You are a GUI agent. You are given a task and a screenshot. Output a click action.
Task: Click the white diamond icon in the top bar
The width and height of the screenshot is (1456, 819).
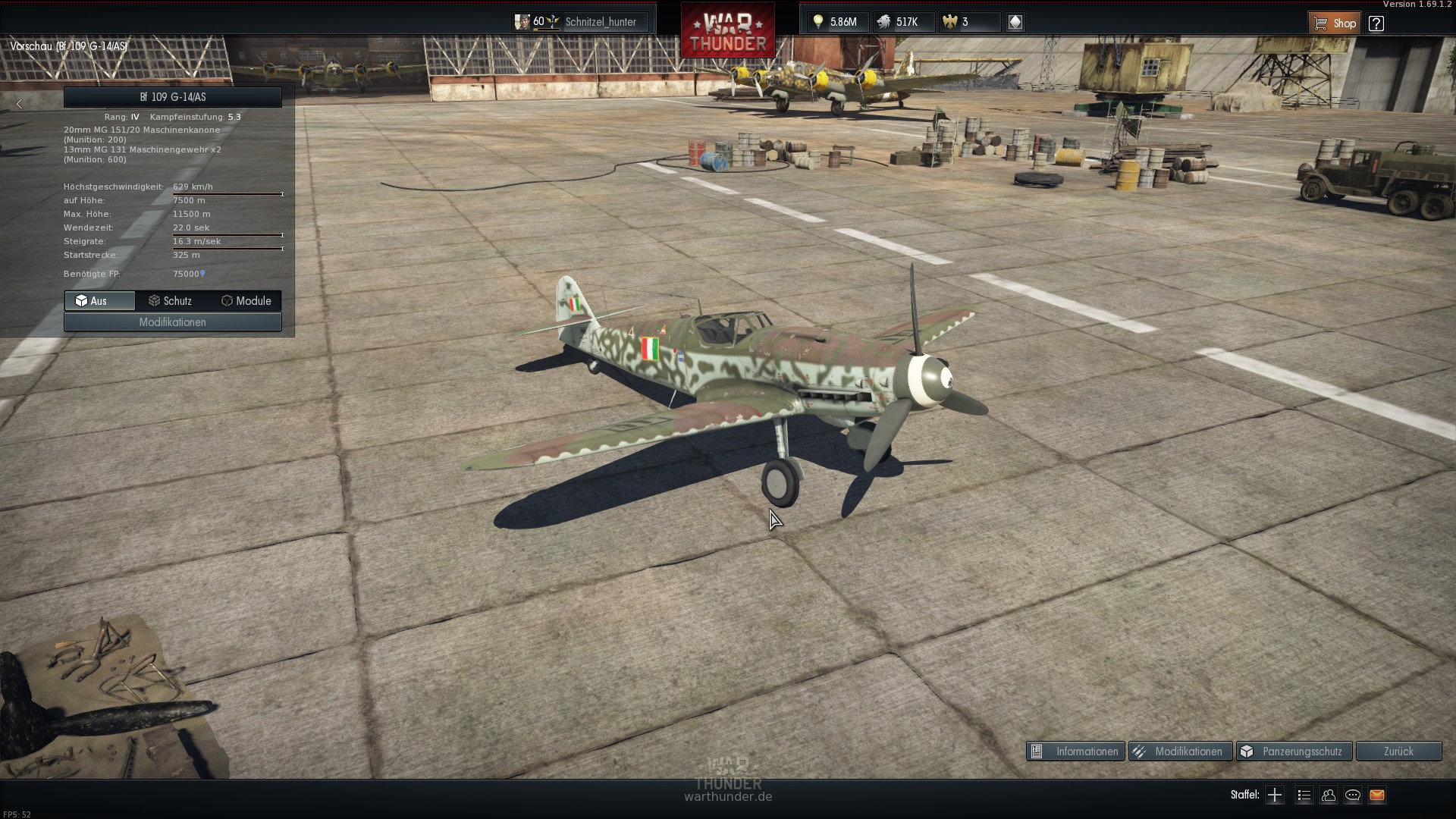click(x=1015, y=22)
